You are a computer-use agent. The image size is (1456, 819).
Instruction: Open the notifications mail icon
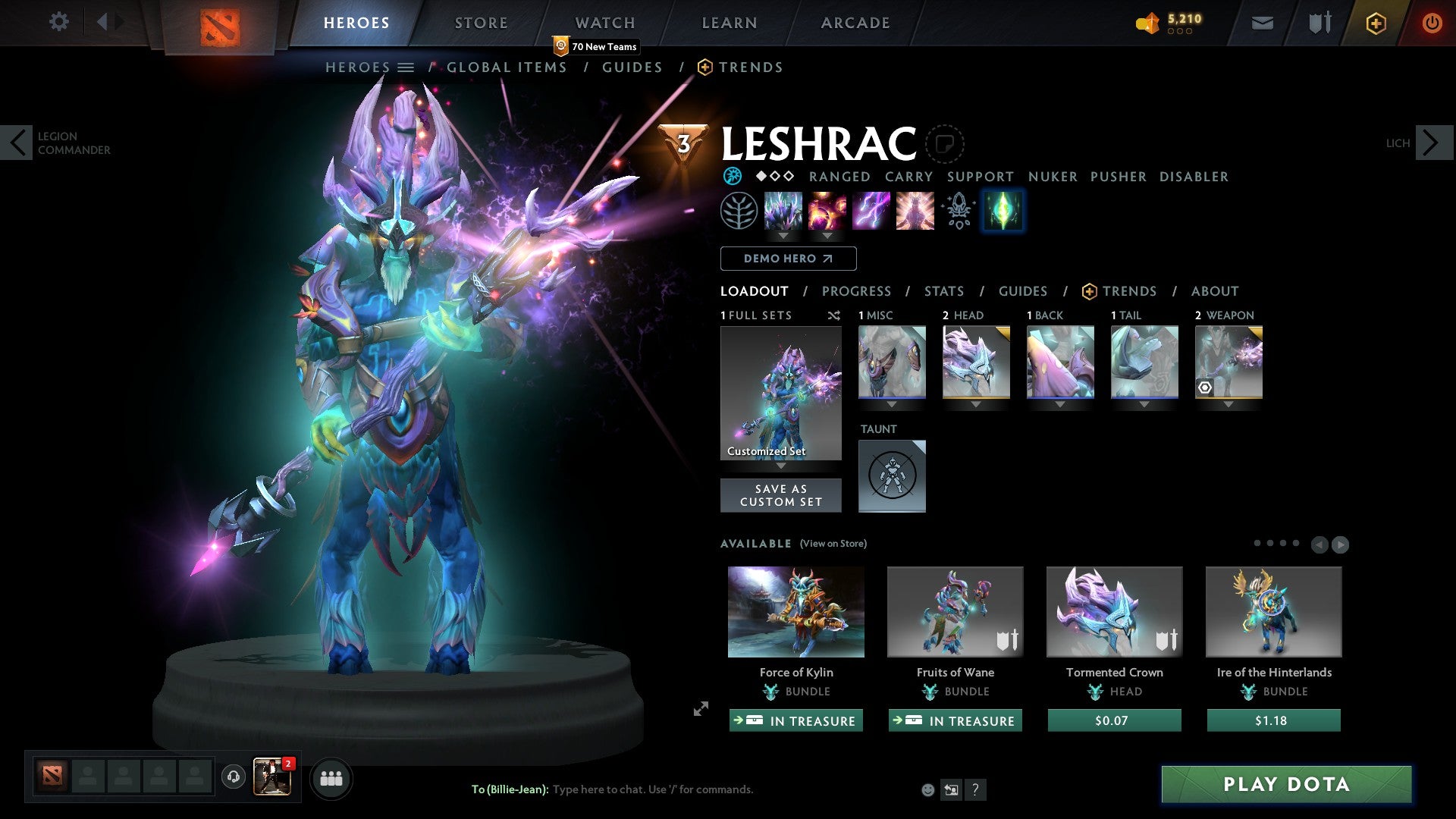tap(1261, 23)
